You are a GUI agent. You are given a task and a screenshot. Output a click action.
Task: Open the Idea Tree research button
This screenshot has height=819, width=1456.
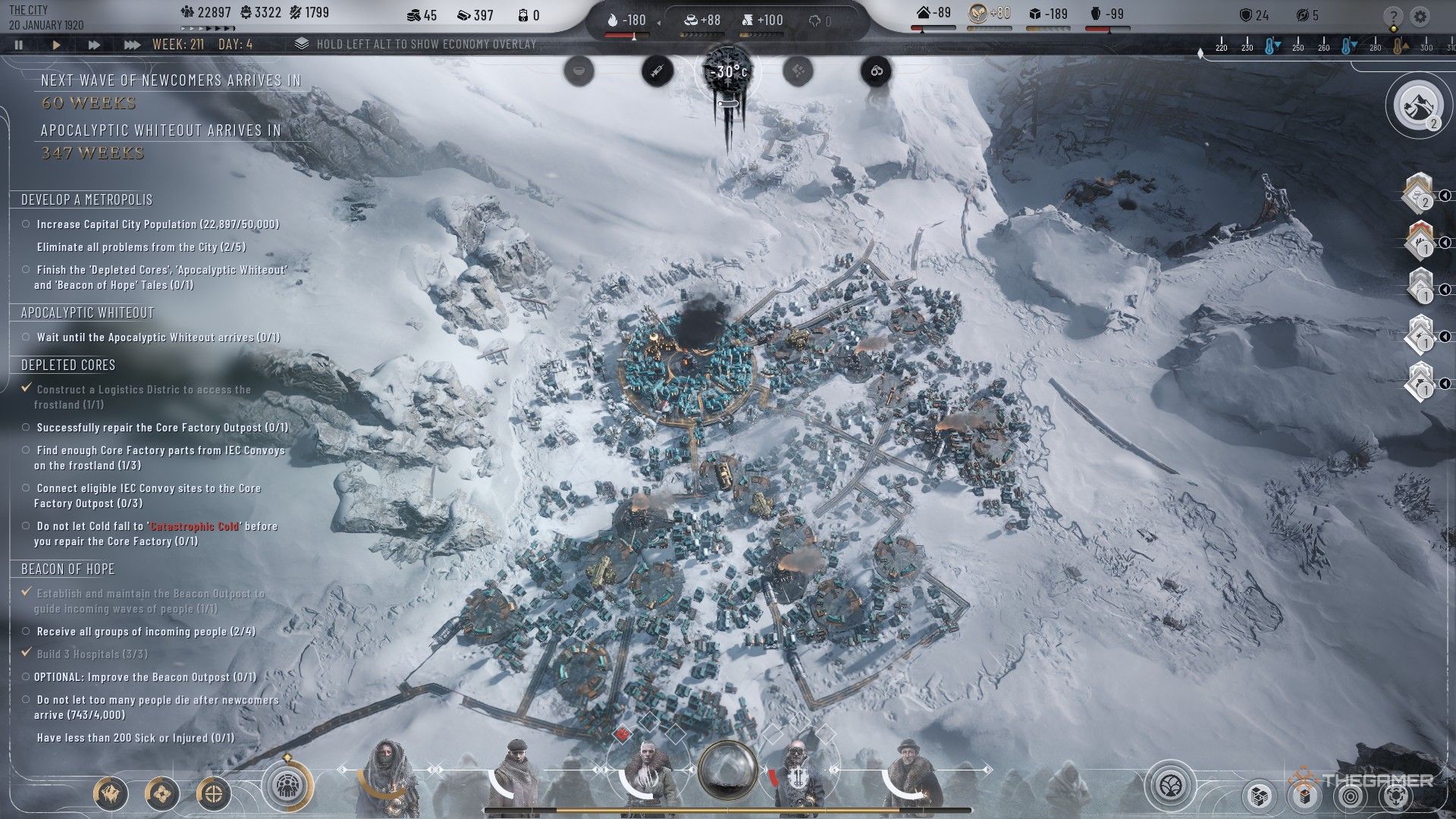(x=1170, y=785)
